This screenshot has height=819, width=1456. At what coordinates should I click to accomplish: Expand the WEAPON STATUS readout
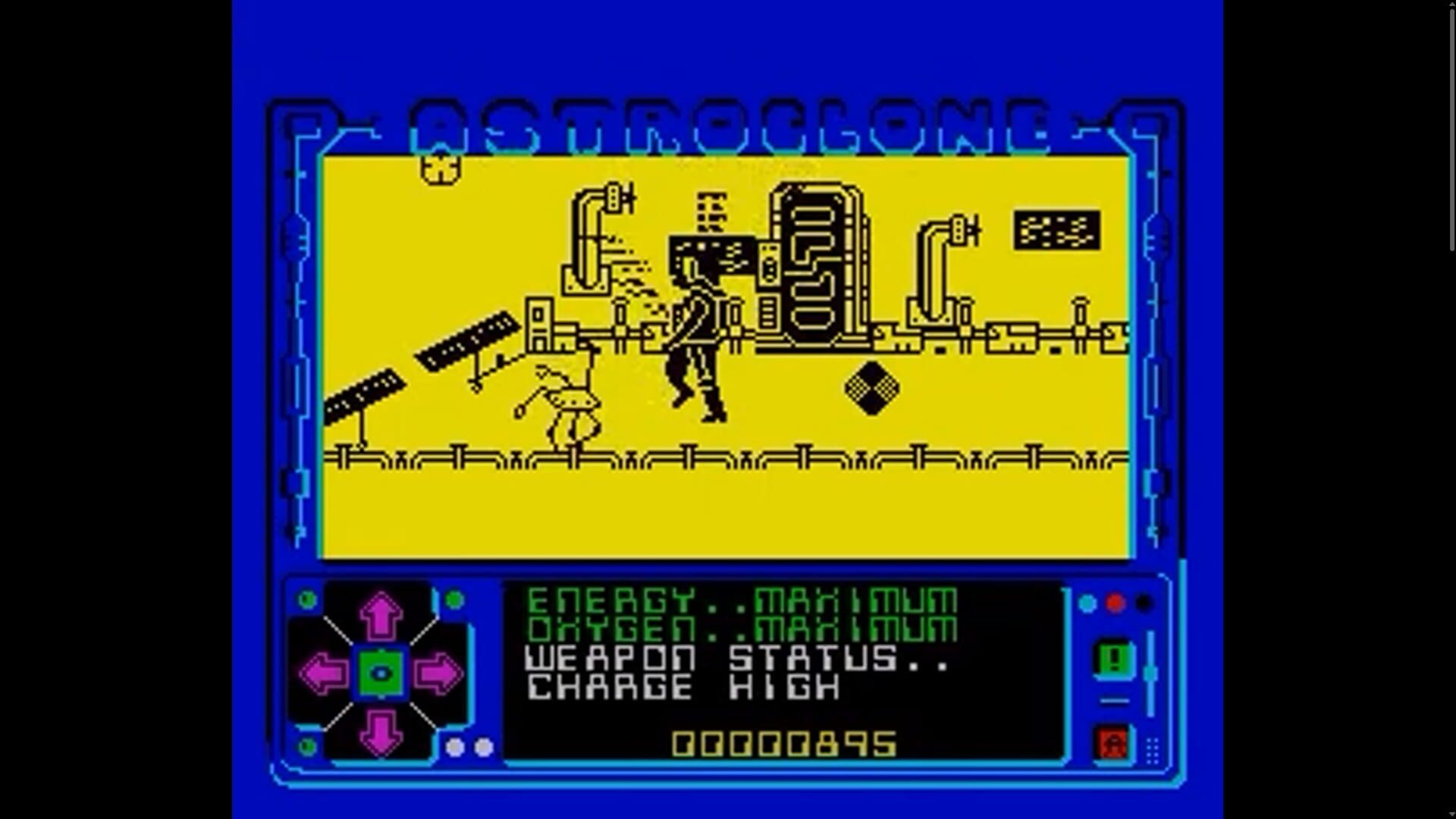[732, 657]
